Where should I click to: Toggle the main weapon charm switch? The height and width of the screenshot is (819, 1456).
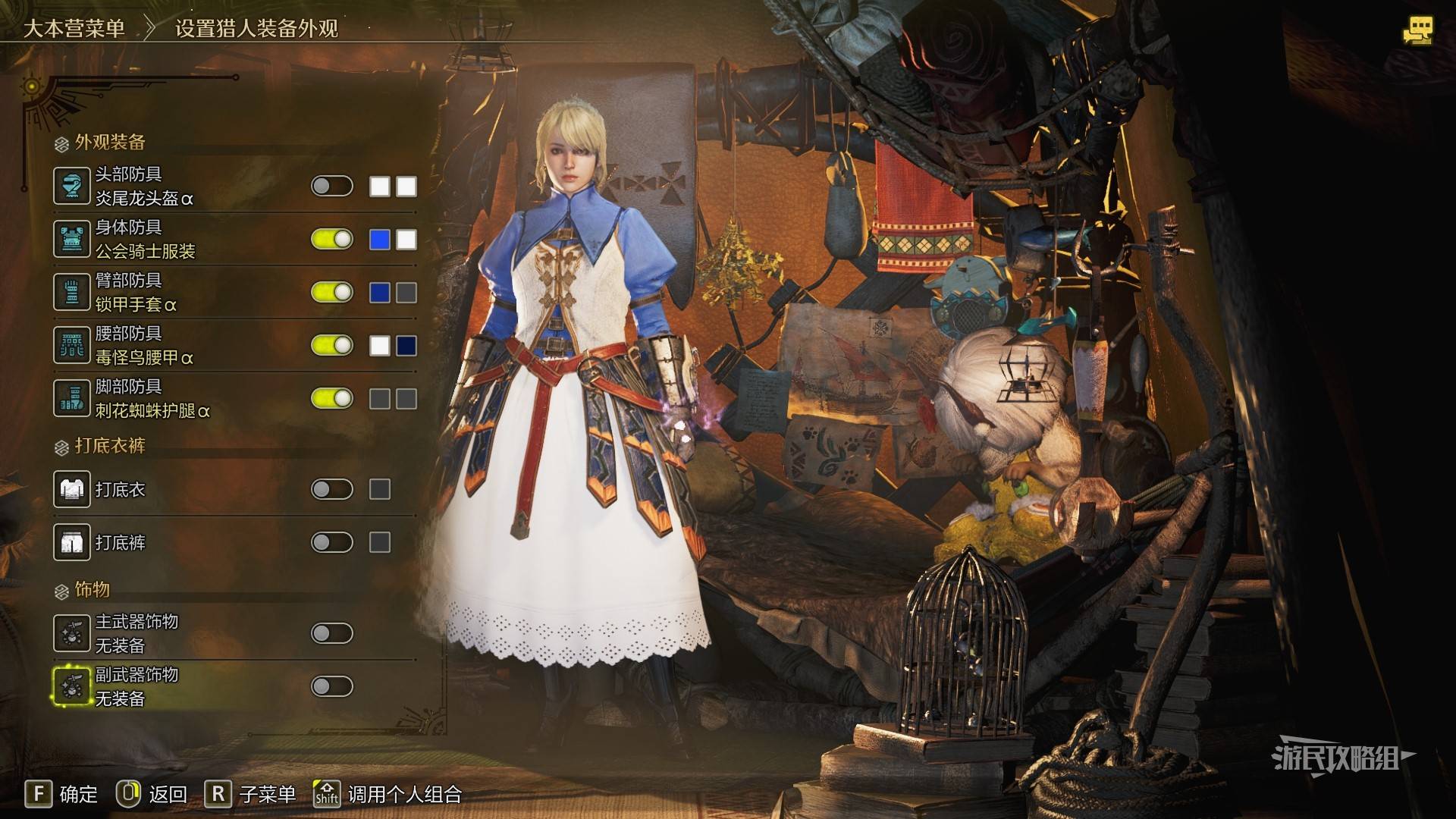tap(332, 633)
